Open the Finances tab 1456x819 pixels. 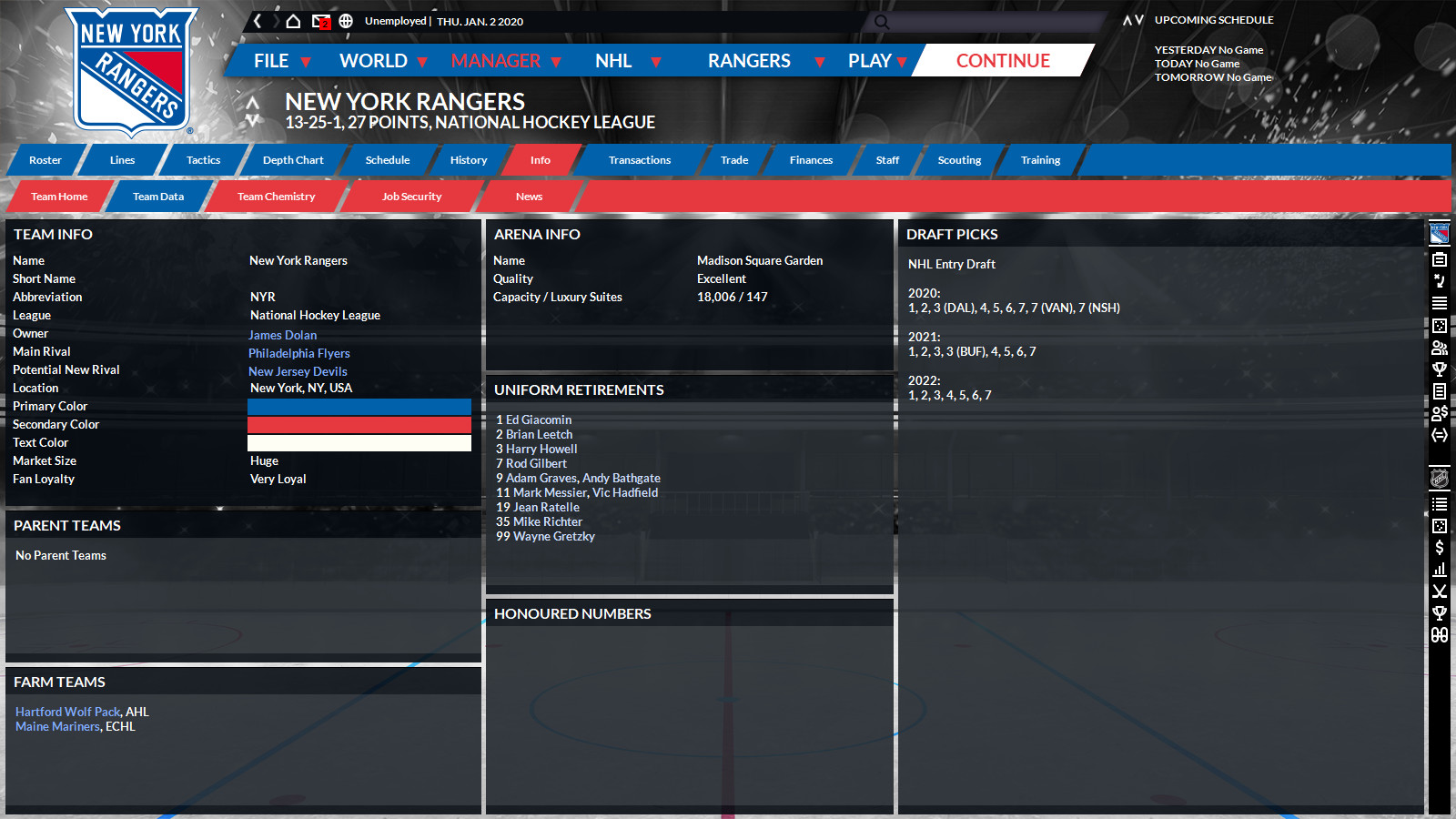point(808,160)
